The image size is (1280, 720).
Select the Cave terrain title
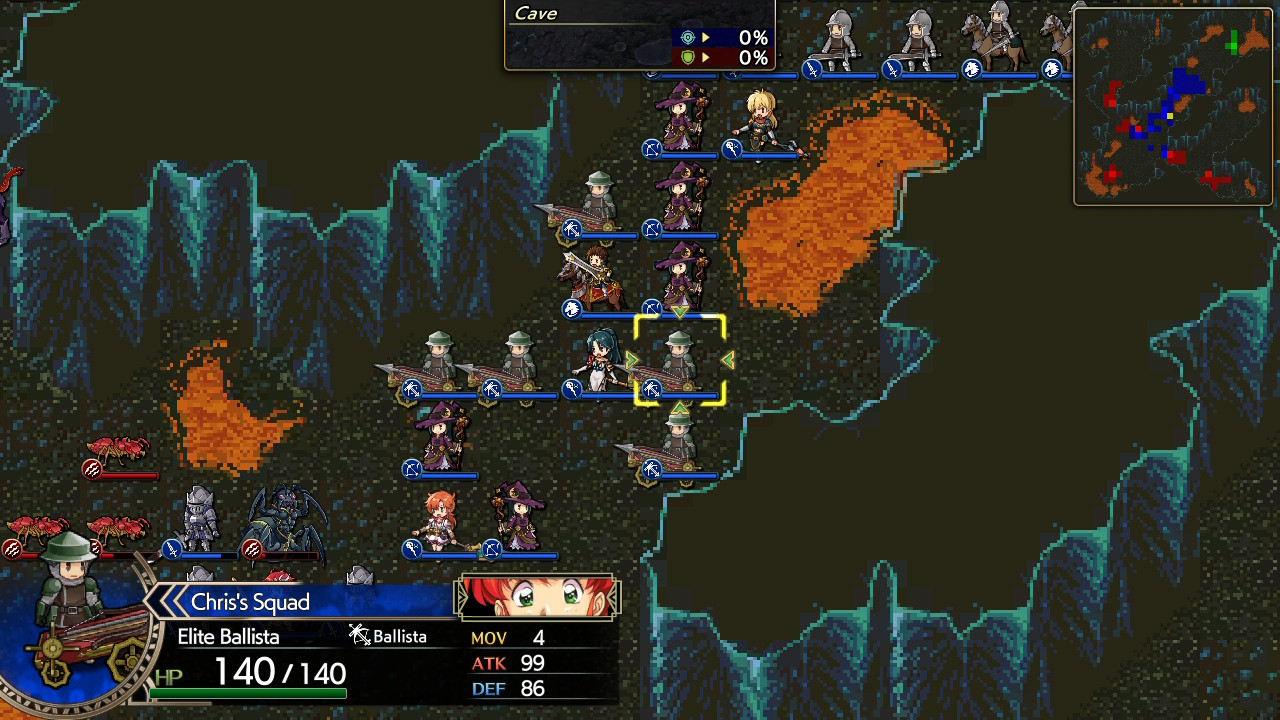pyautogui.click(x=535, y=14)
